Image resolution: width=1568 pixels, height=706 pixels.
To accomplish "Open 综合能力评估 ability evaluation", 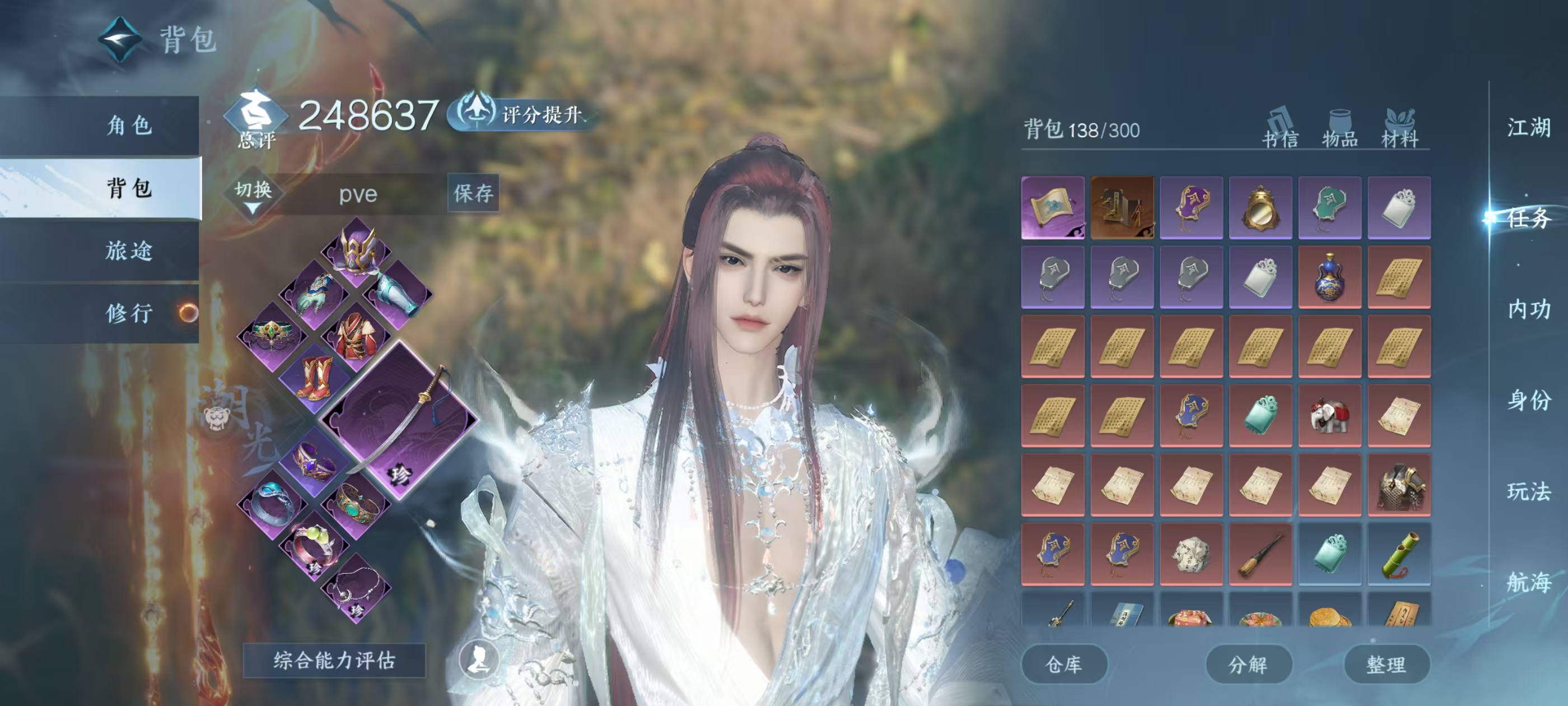I will [x=334, y=660].
